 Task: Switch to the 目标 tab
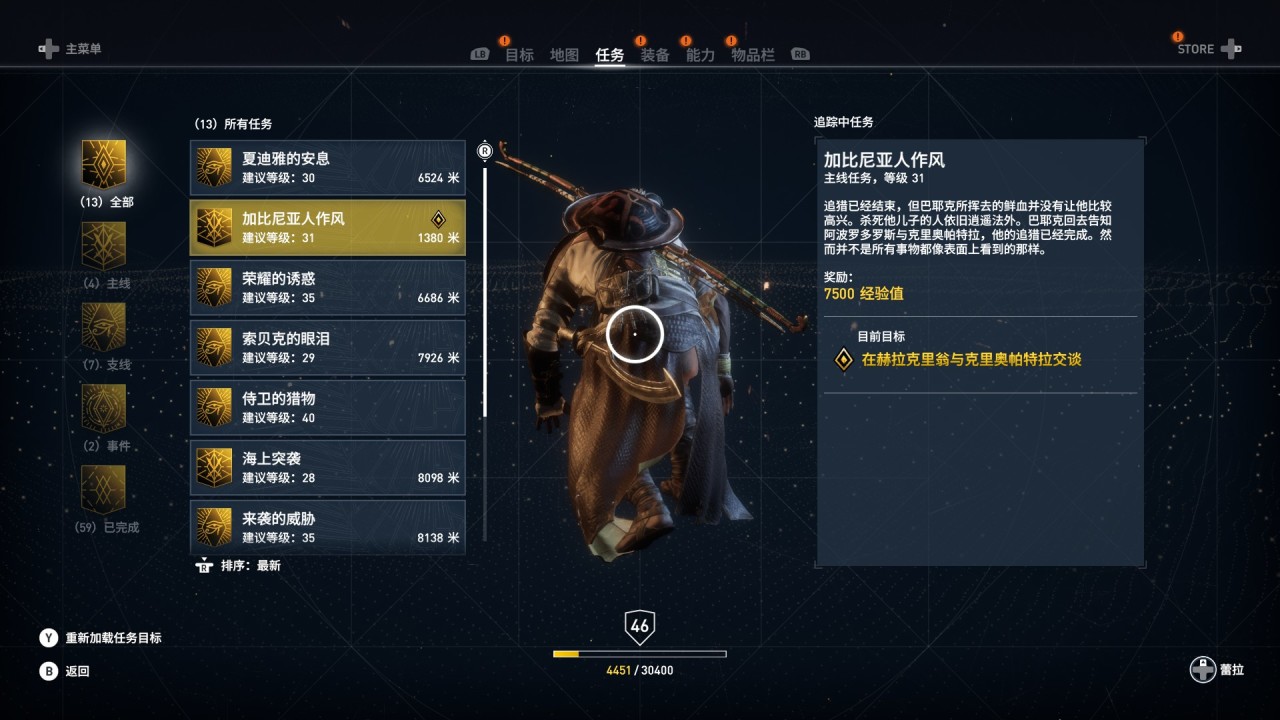pos(519,55)
